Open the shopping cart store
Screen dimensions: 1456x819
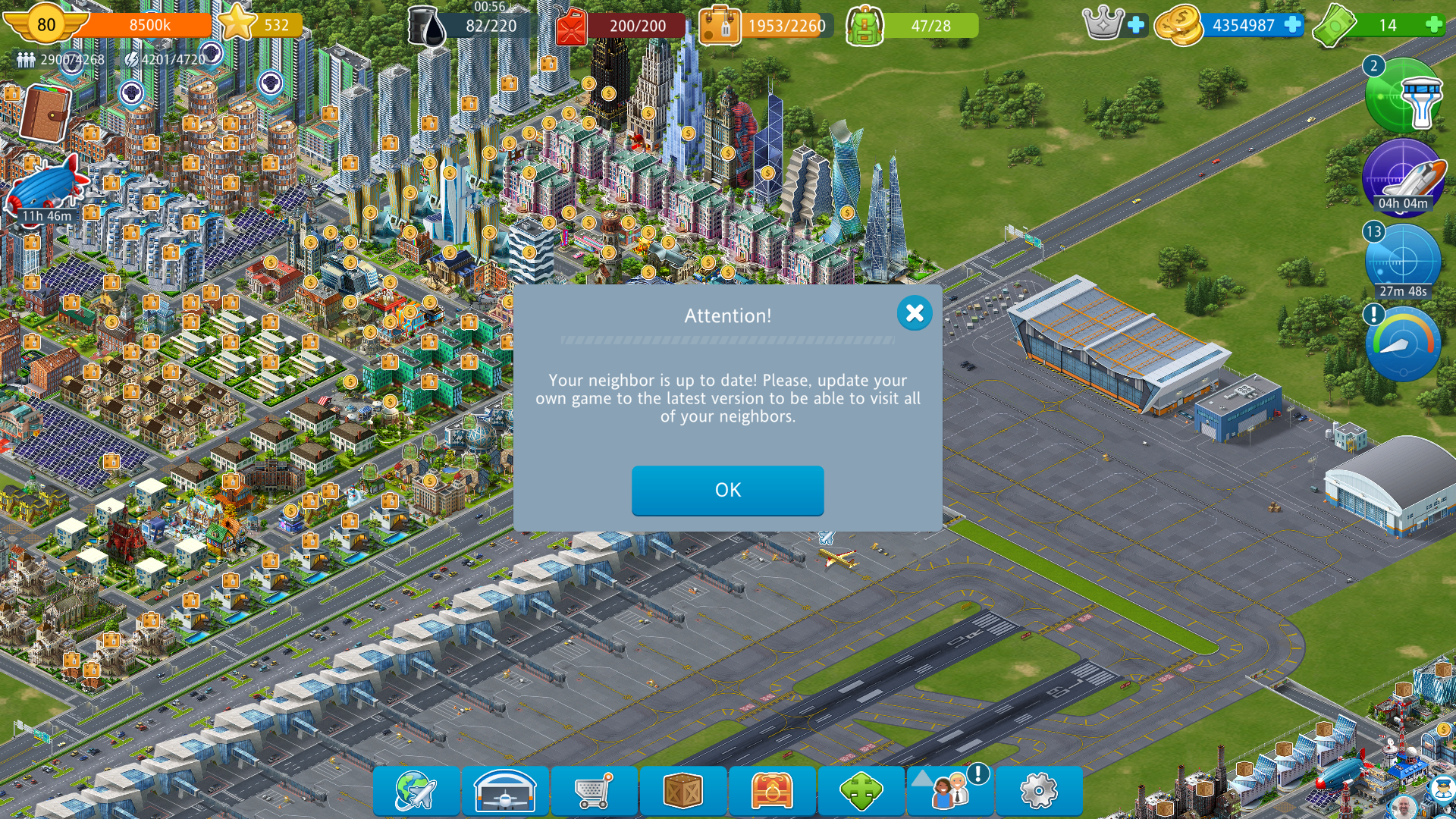(x=594, y=791)
